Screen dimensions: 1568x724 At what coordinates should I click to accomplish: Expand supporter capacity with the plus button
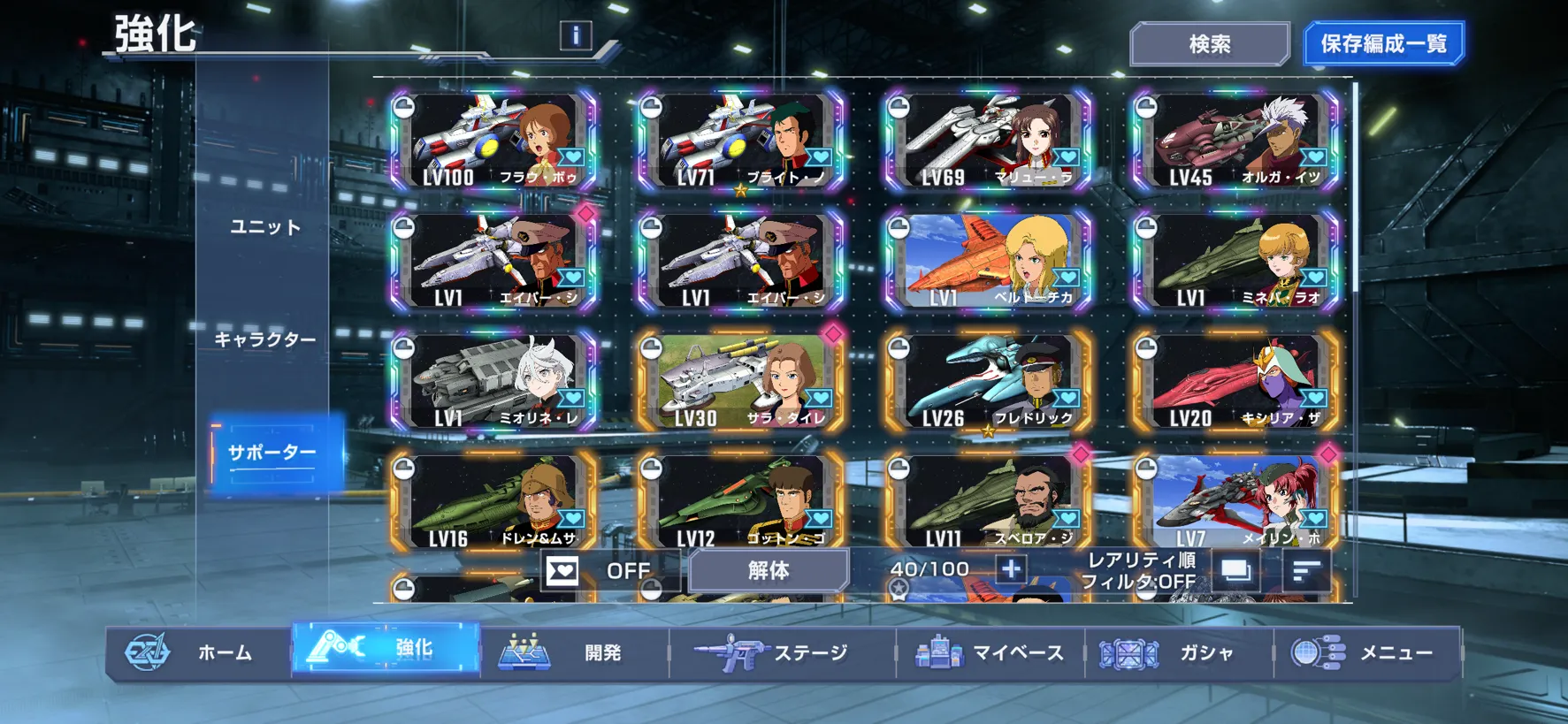(x=1011, y=569)
